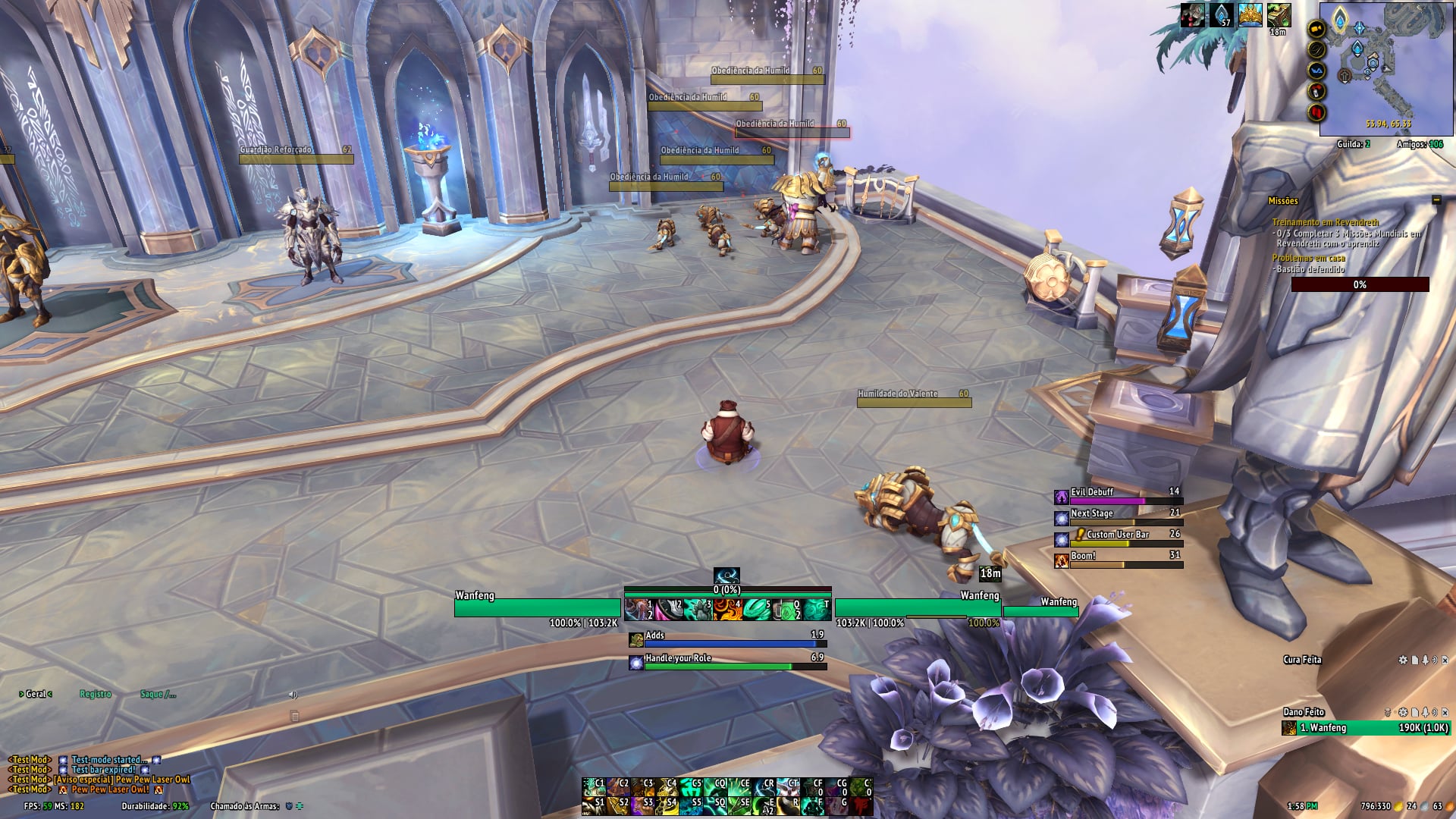
Task: Use the green bear paw ability on key 3
Action: click(x=698, y=609)
